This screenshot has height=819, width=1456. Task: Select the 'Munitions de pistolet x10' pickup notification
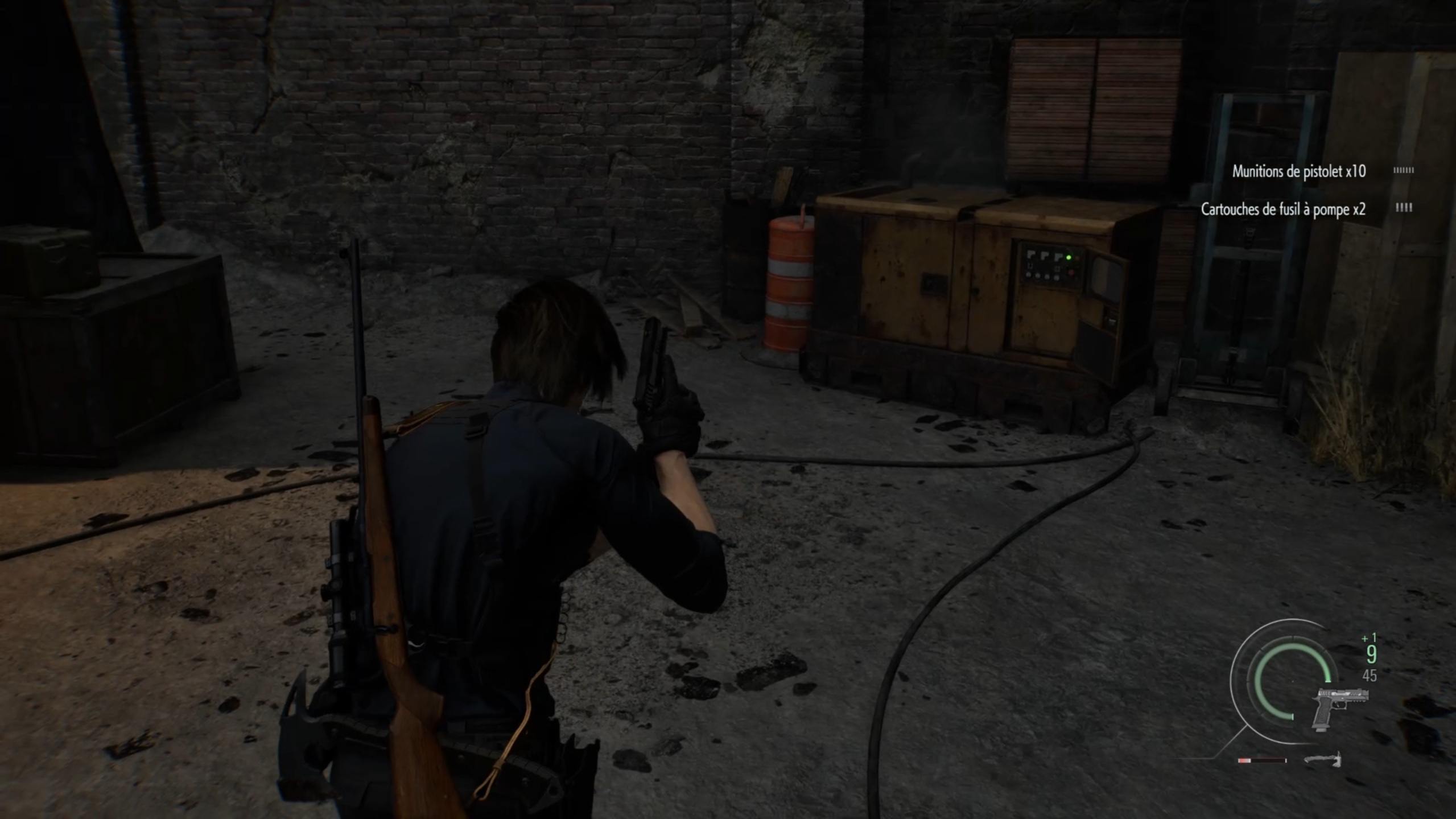coord(1298,171)
